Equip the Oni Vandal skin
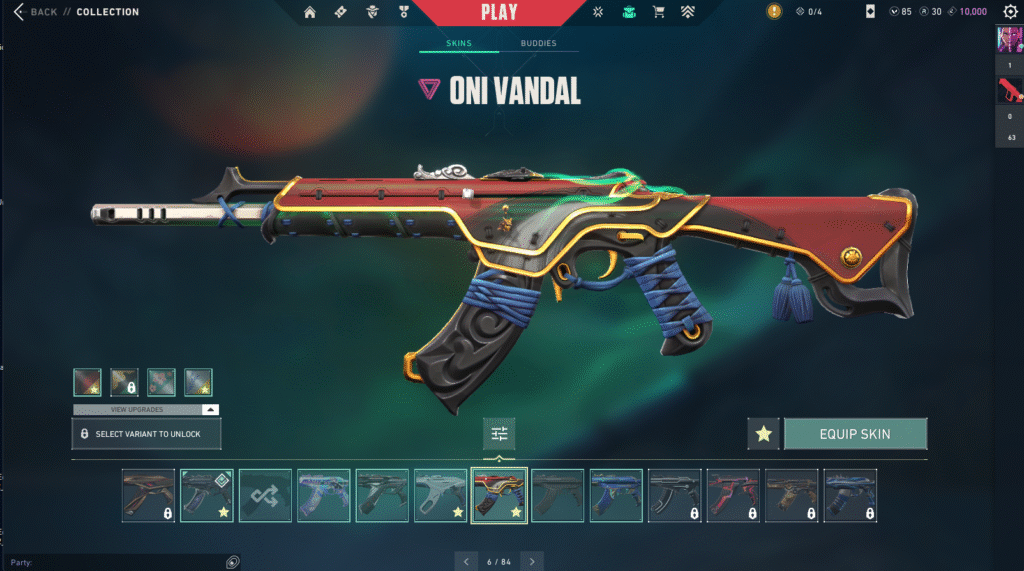The image size is (1024, 571). pyautogui.click(x=855, y=434)
